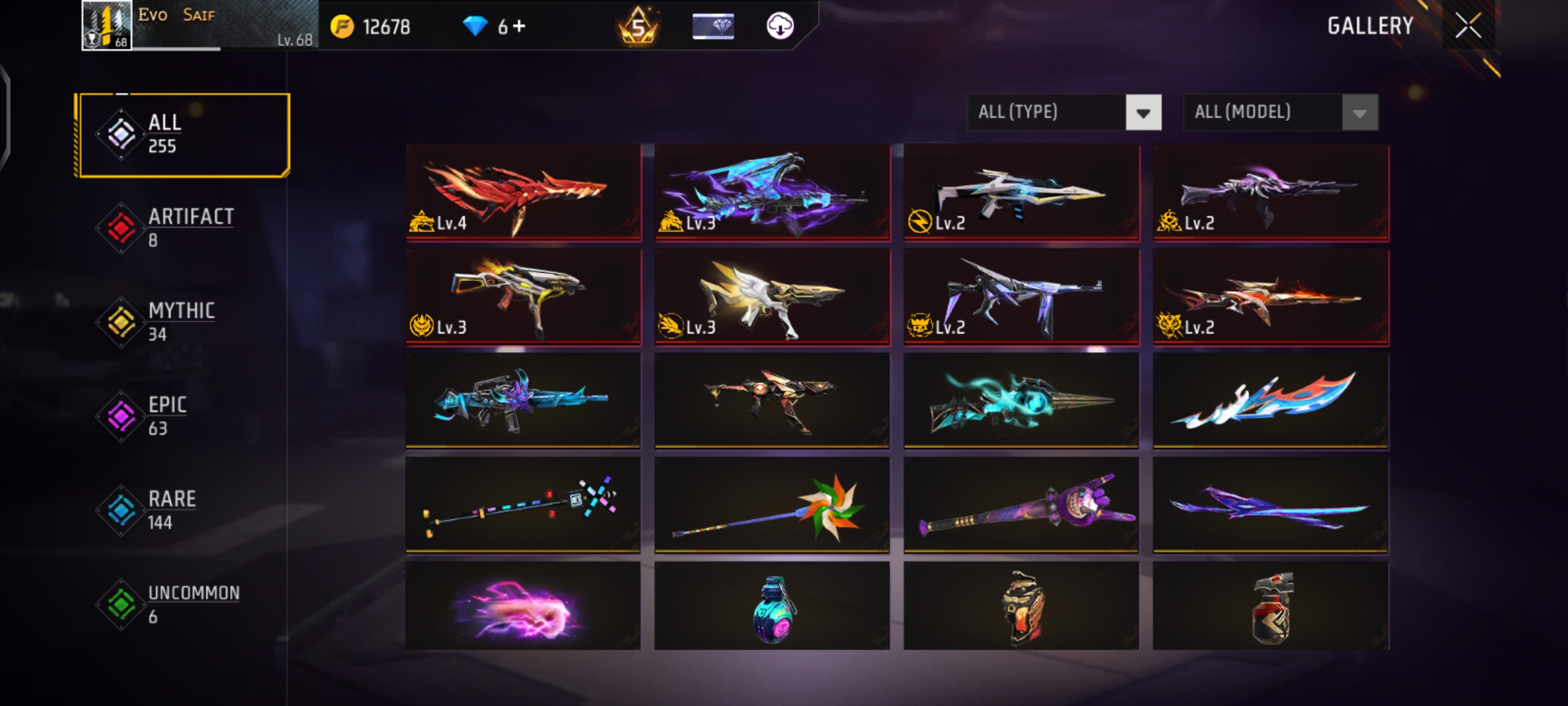This screenshot has height=706, width=1568.
Task: Open the diamond card voucher icon
Action: [x=713, y=26]
